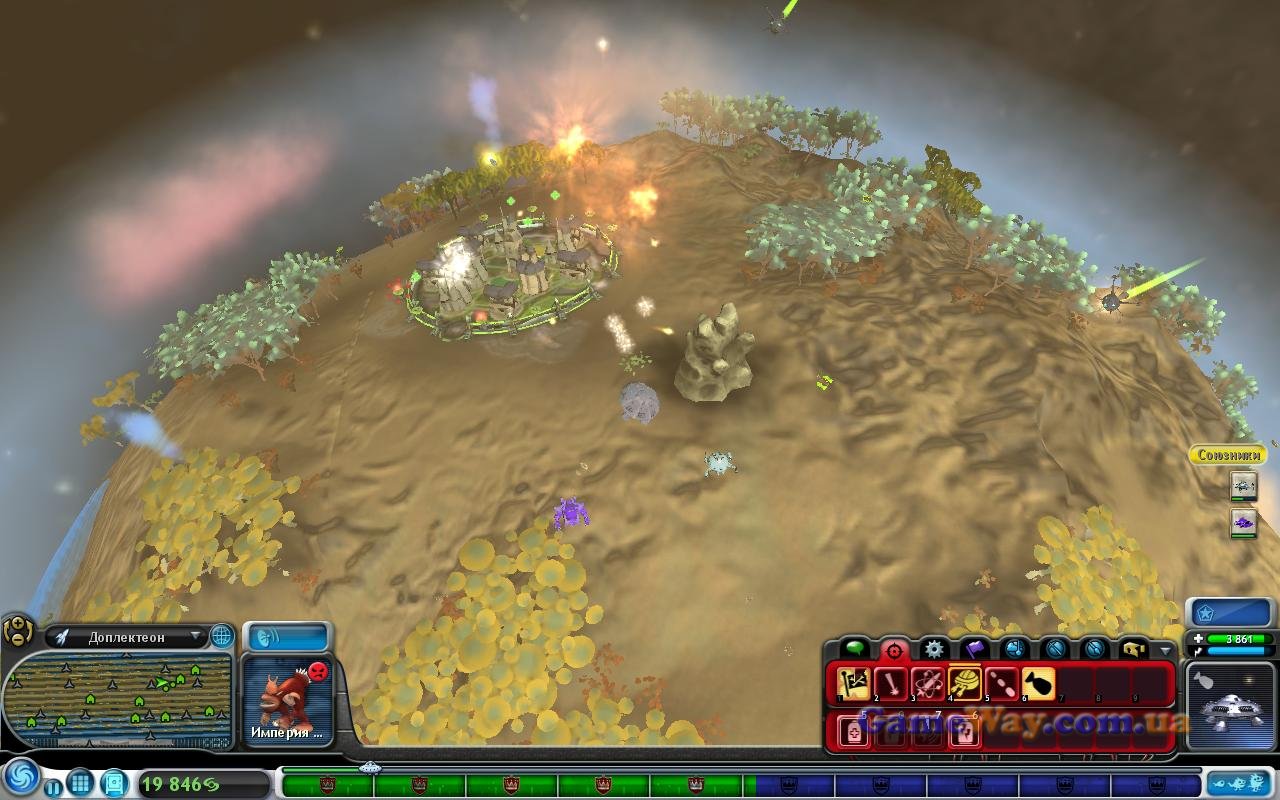Open communications with the satellite dish button

[x=288, y=637]
